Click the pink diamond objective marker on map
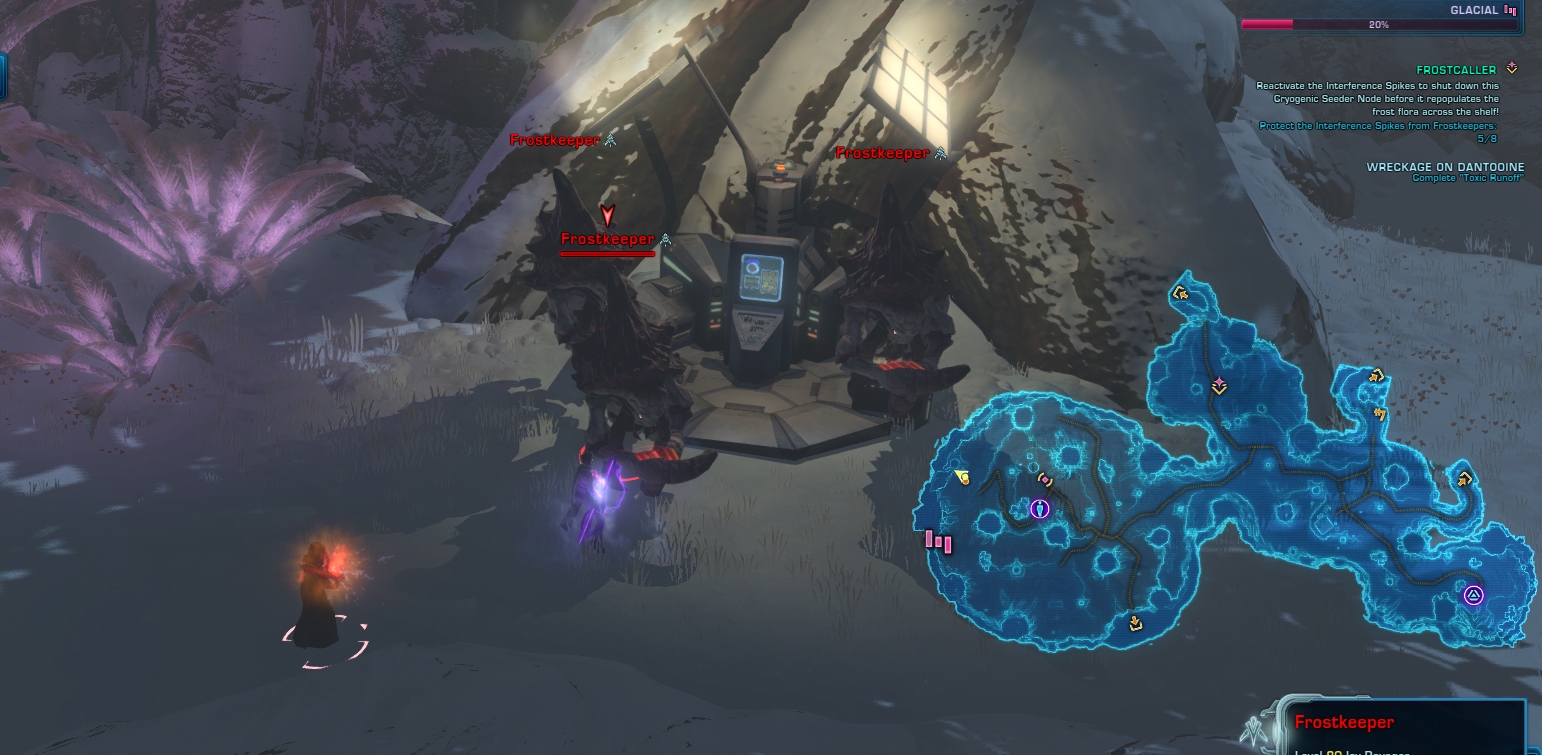 (1219, 385)
